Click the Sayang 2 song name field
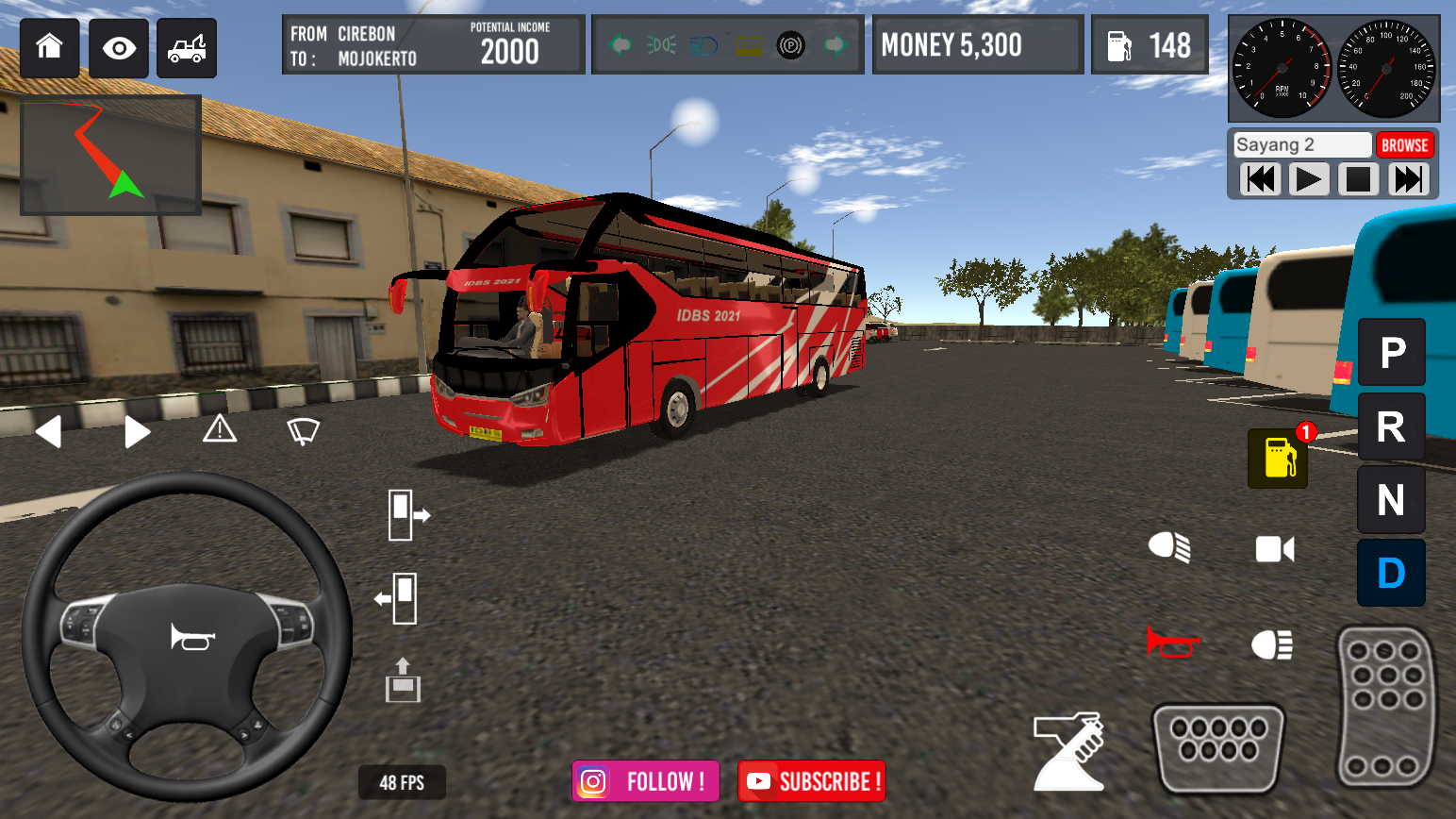This screenshot has height=819, width=1456. pyautogui.click(x=1300, y=144)
